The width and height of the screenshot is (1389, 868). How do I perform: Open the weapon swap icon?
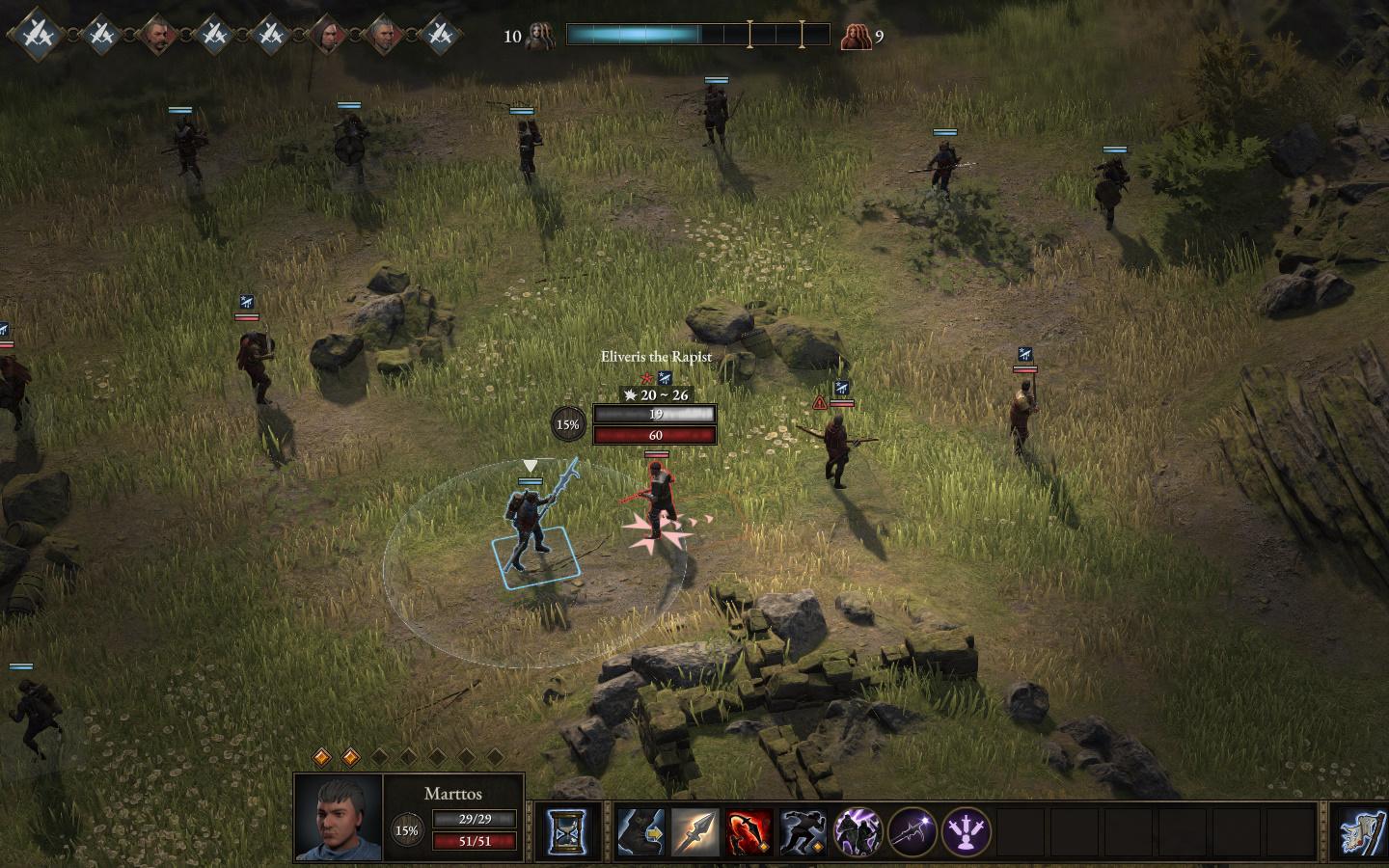[1362, 831]
